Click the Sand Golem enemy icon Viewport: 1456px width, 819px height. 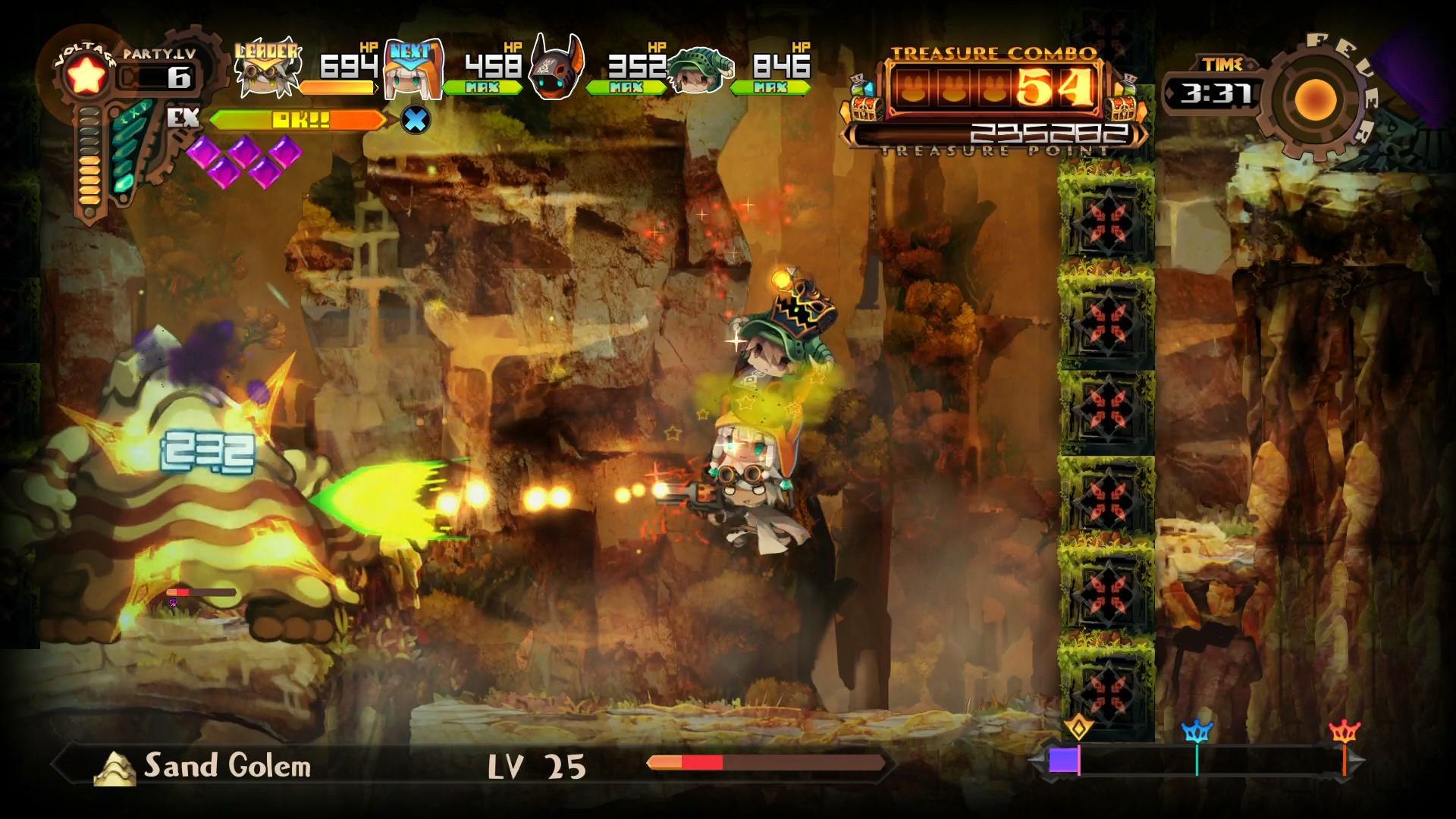coord(114,767)
